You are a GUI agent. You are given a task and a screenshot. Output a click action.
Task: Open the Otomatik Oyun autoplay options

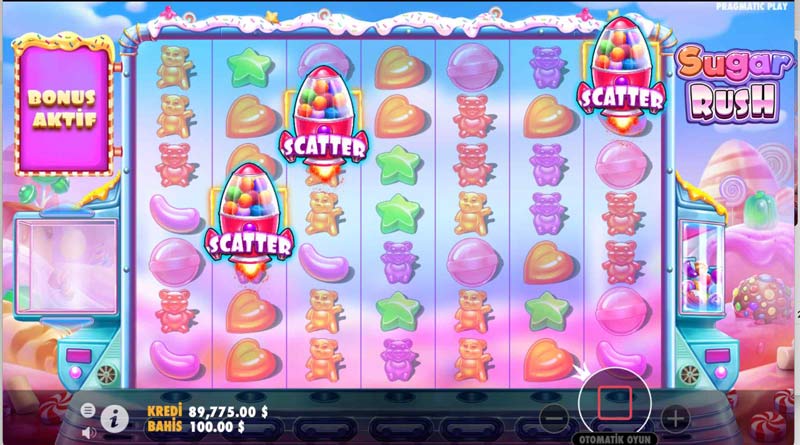point(610,438)
